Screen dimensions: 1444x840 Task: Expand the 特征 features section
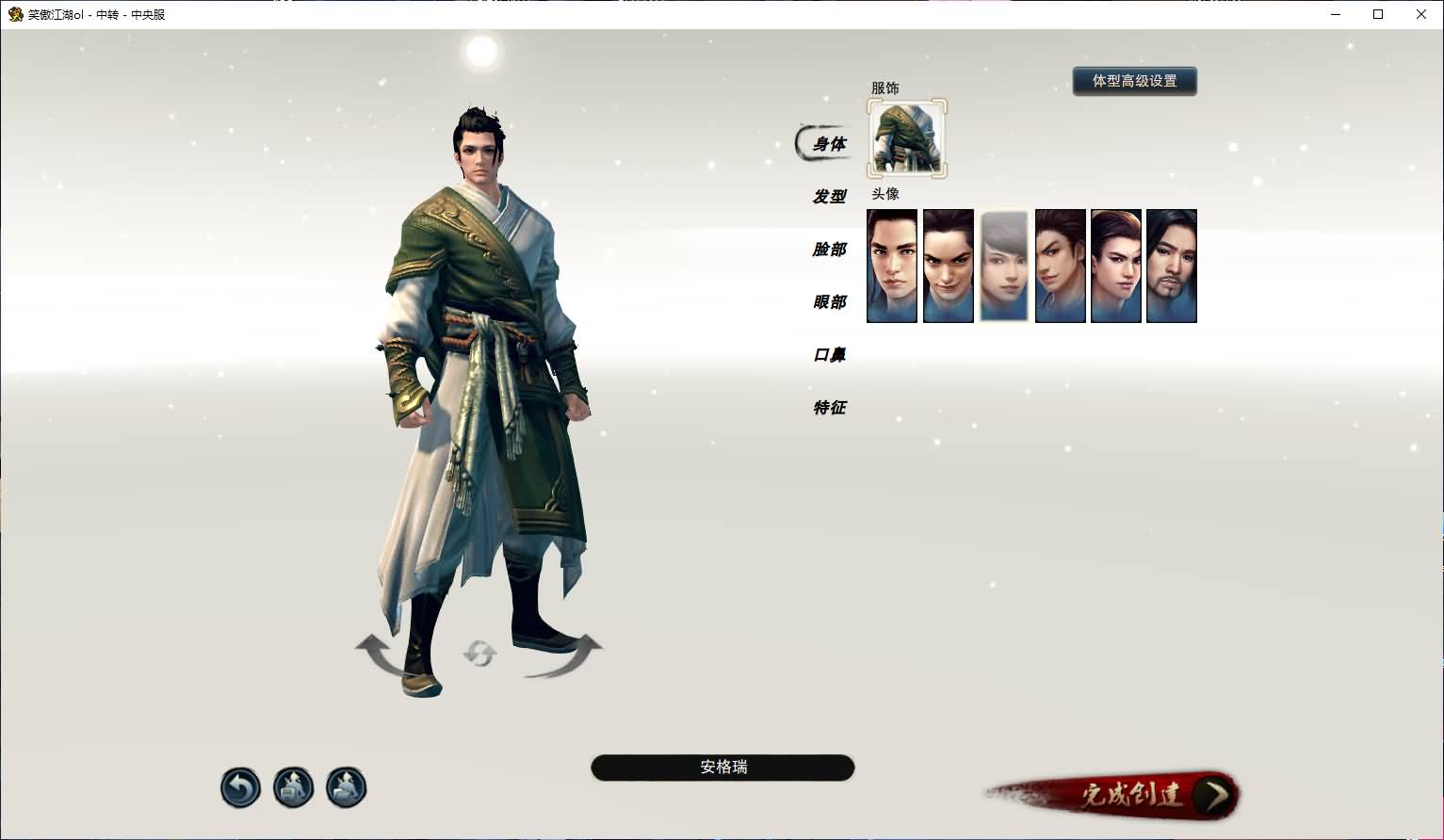pyautogui.click(x=826, y=408)
